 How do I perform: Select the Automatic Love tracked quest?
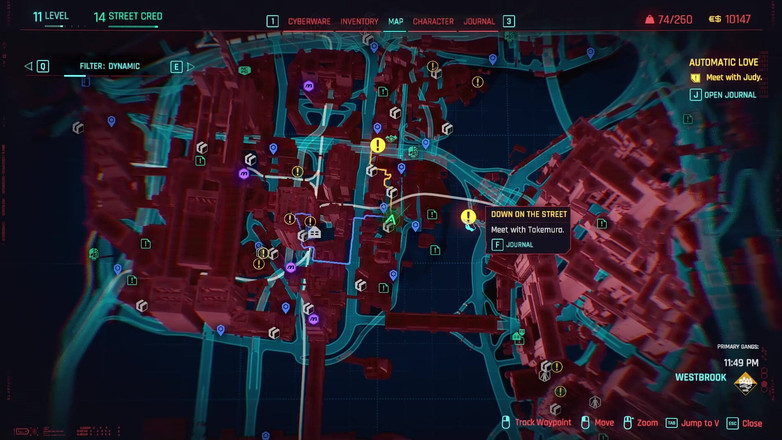[724, 62]
